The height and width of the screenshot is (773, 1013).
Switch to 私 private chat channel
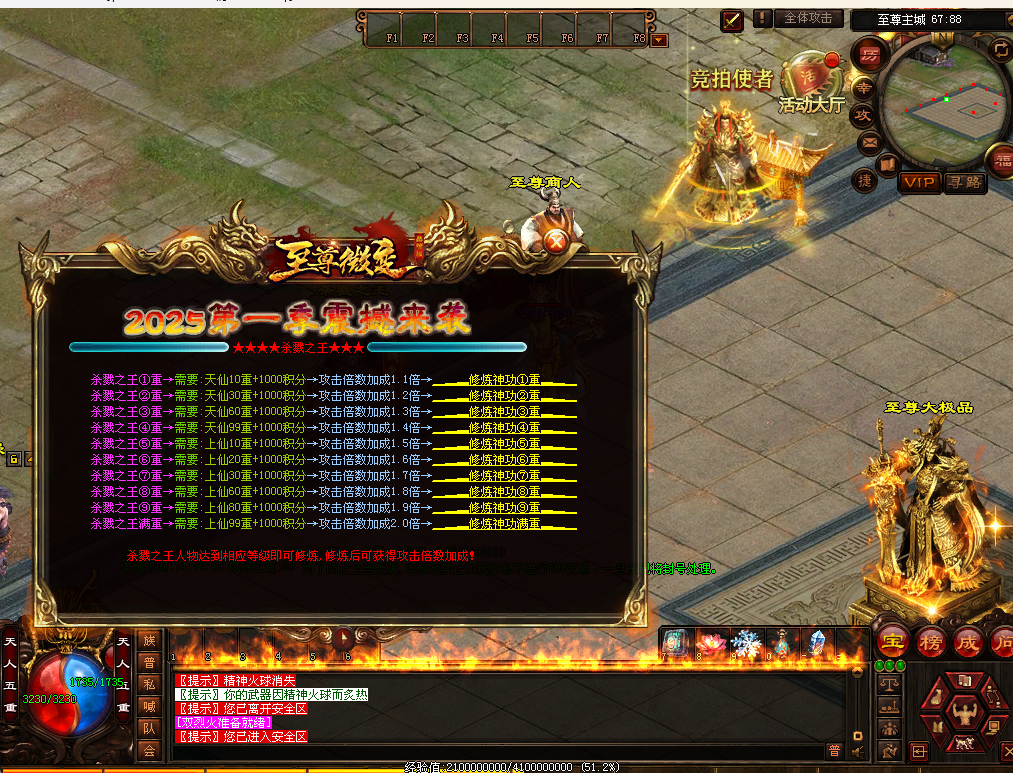coord(149,684)
